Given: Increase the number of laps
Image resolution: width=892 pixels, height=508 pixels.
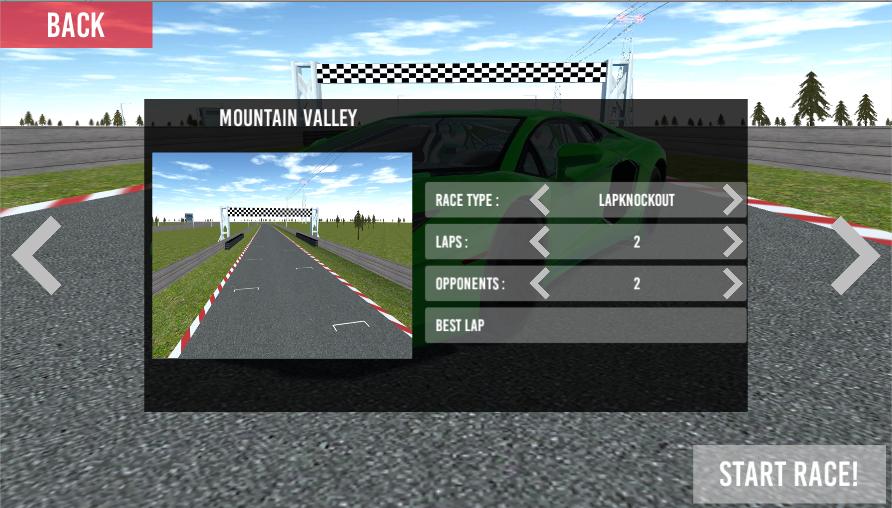Looking at the screenshot, I should pos(733,242).
